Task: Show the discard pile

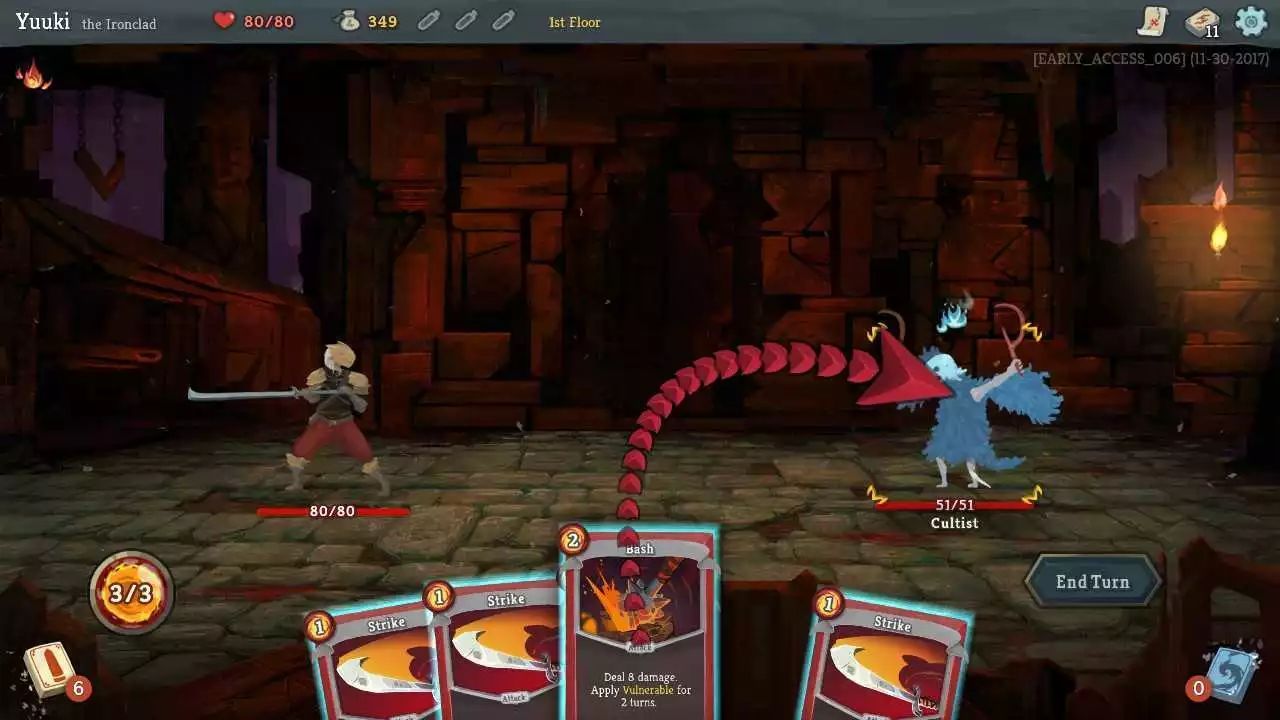Action: tap(1228, 673)
